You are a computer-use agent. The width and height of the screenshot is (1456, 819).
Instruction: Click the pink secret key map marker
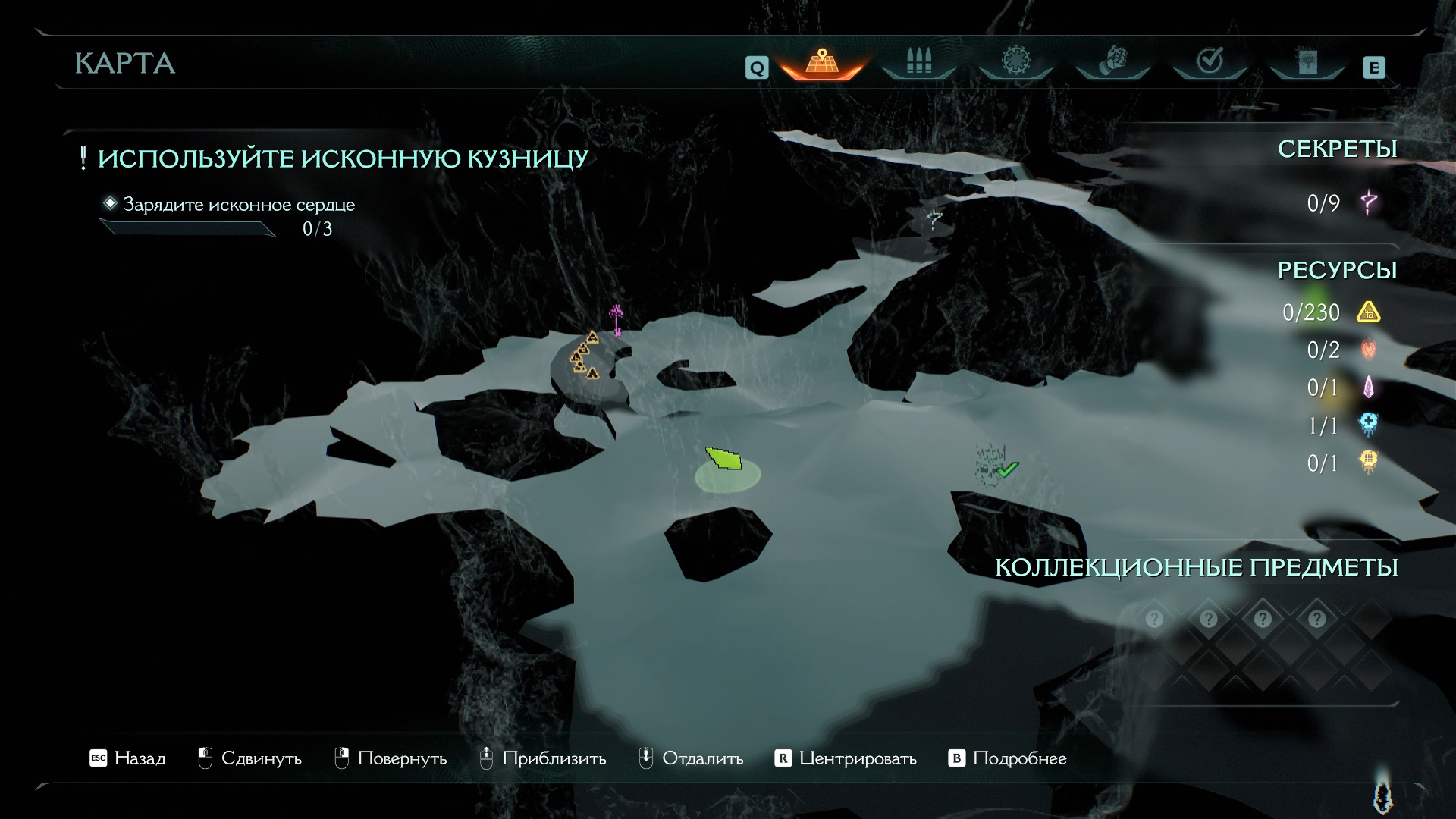point(617,319)
